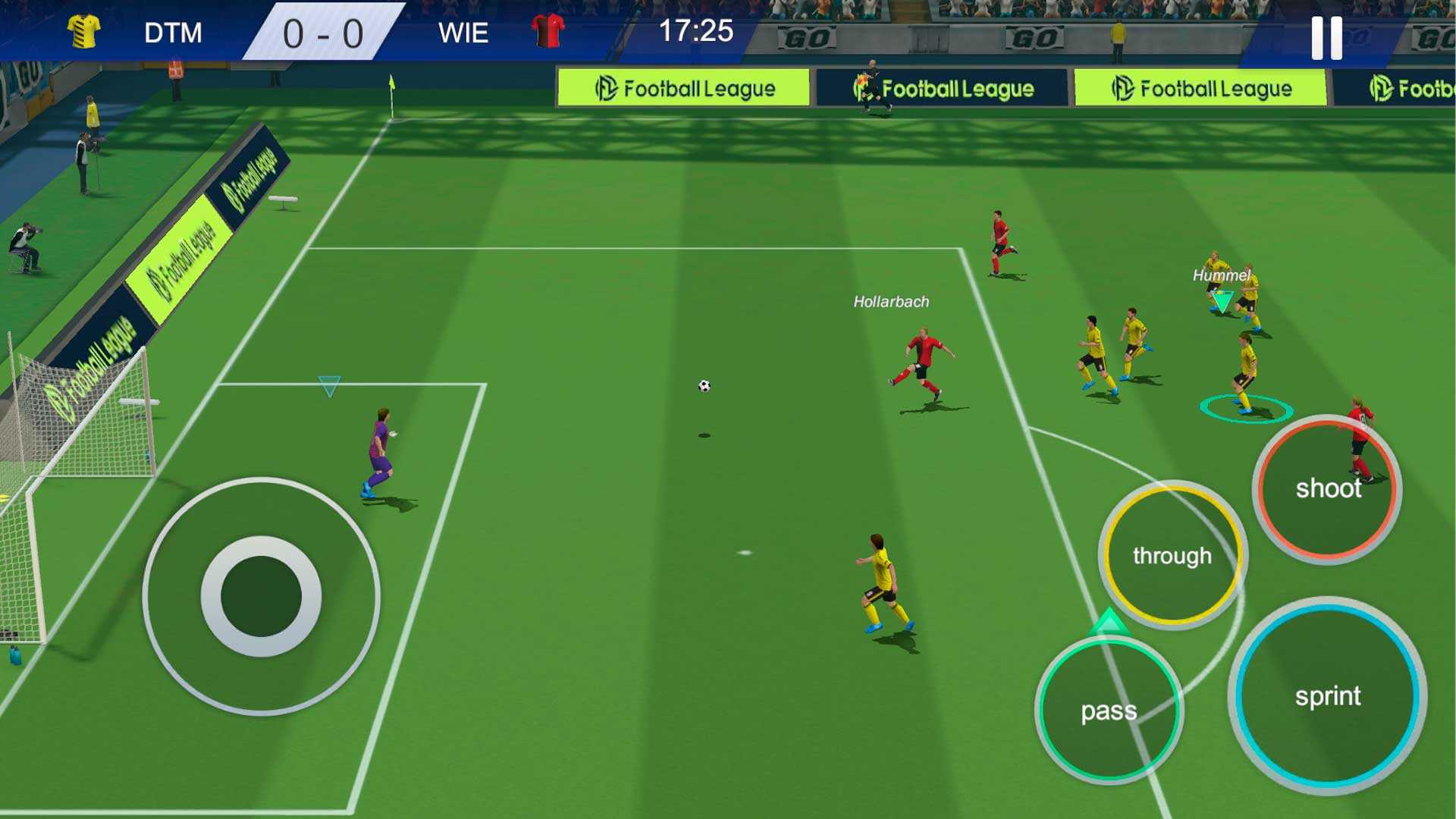Pause the match
Image resolution: width=1456 pixels, height=819 pixels.
pos(1326,38)
